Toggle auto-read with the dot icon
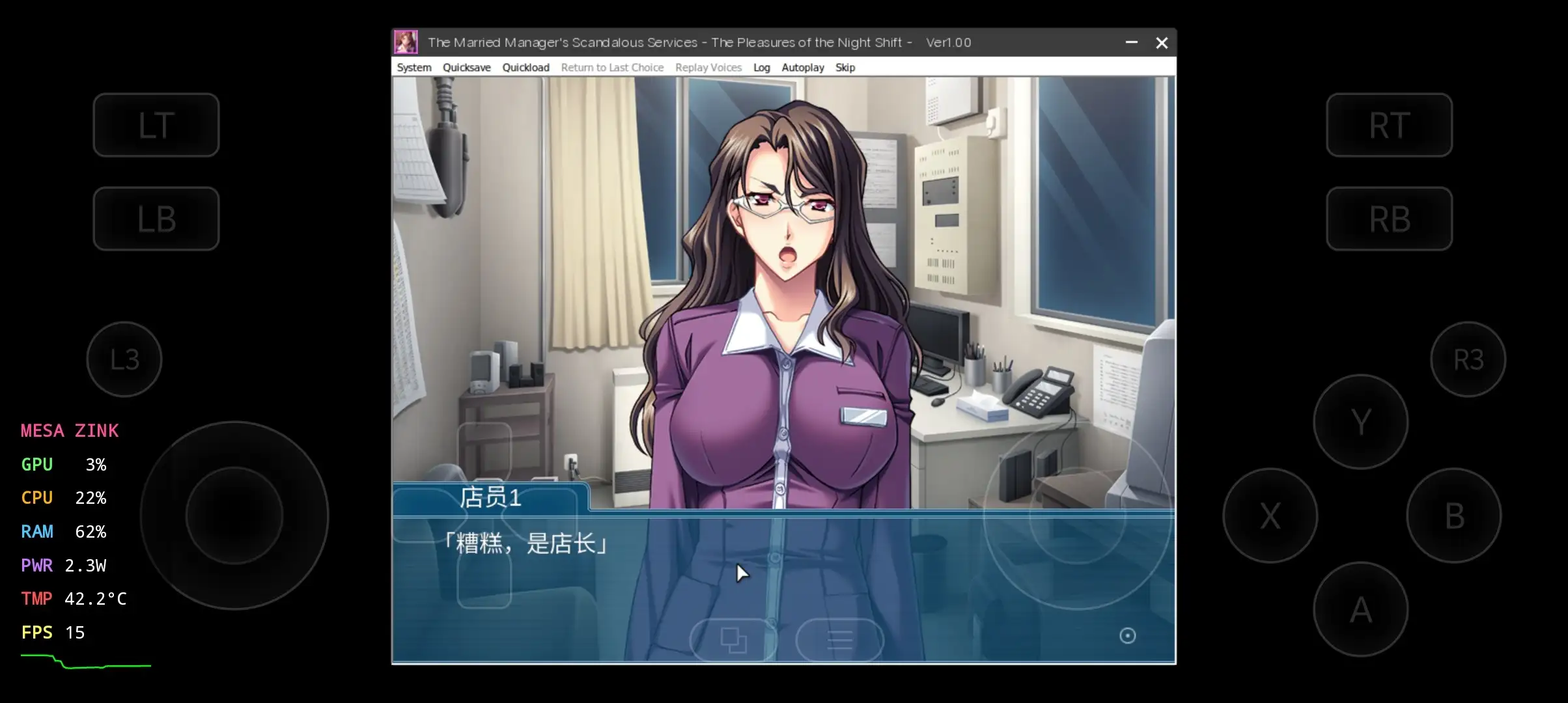Image resolution: width=1568 pixels, height=703 pixels. pyautogui.click(x=1128, y=635)
